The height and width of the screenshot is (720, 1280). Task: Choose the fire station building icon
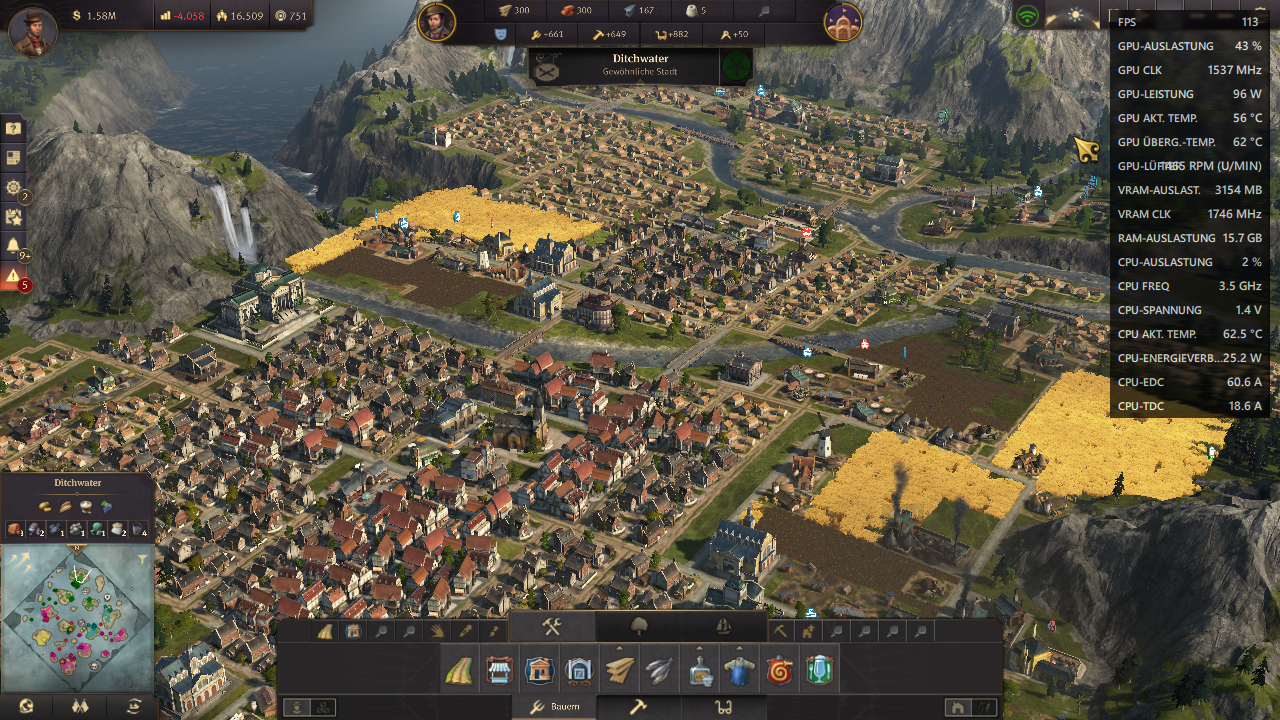(x=779, y=671)
